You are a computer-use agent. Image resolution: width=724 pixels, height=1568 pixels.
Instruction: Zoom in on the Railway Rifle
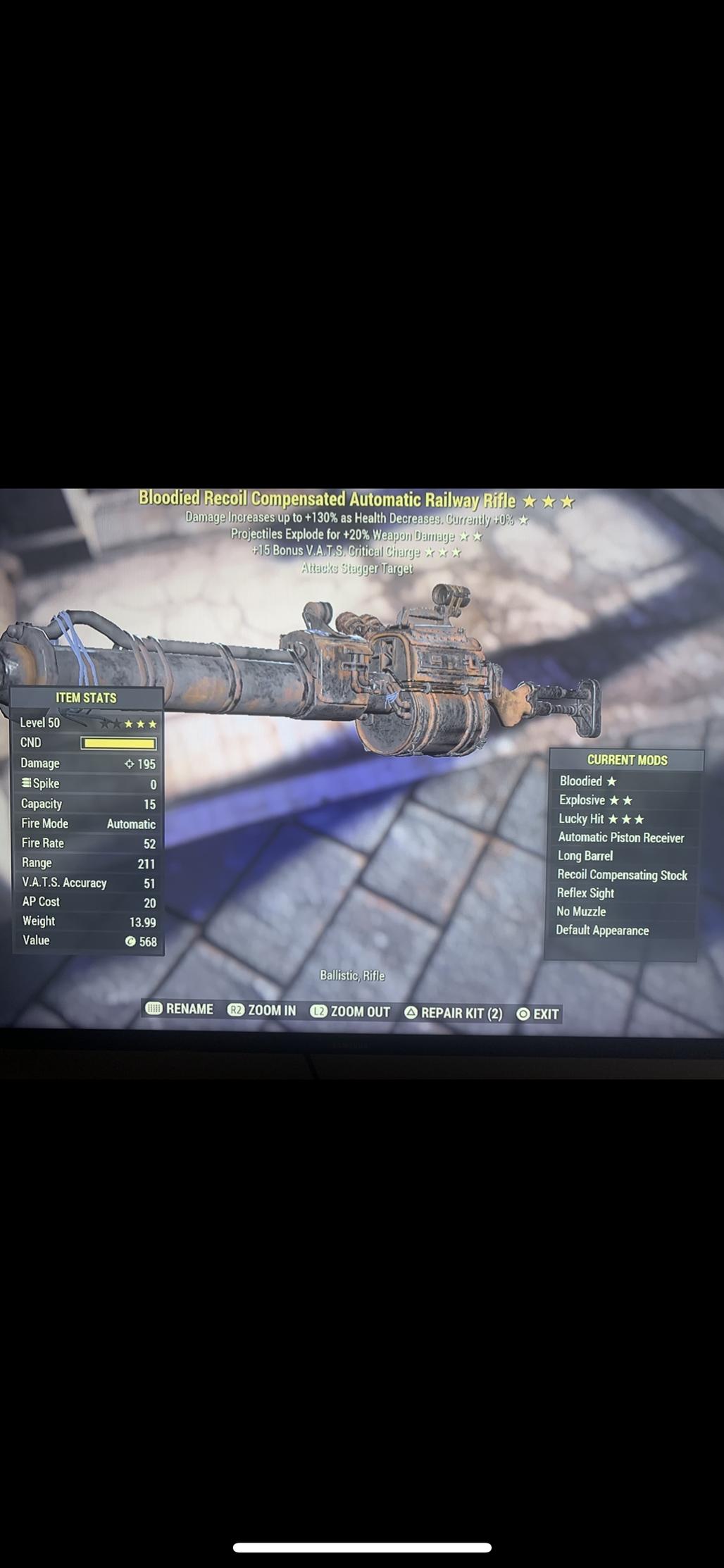tap(262, 1011)
